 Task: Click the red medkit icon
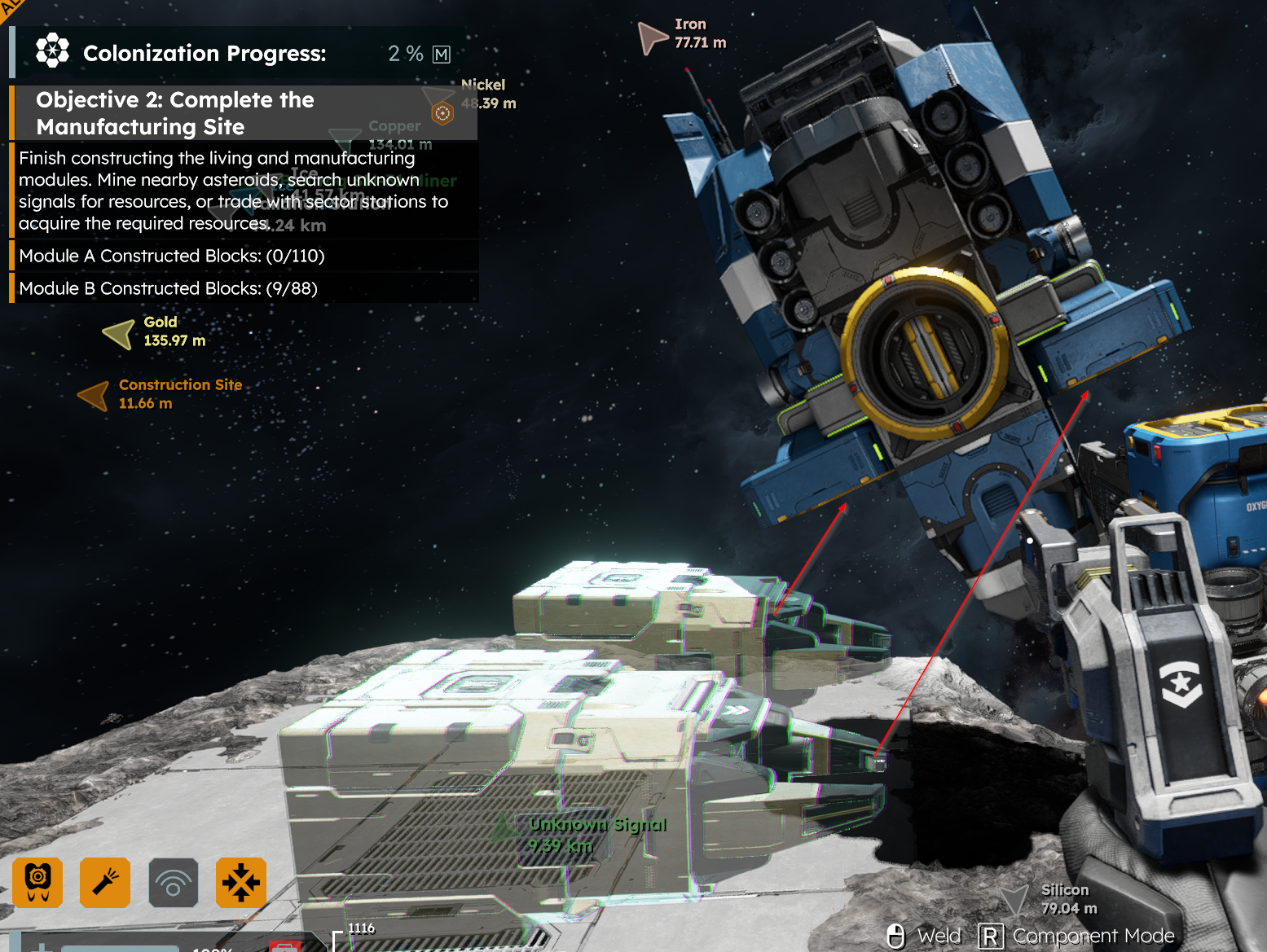pyautogui.click(x=285, y=946)
